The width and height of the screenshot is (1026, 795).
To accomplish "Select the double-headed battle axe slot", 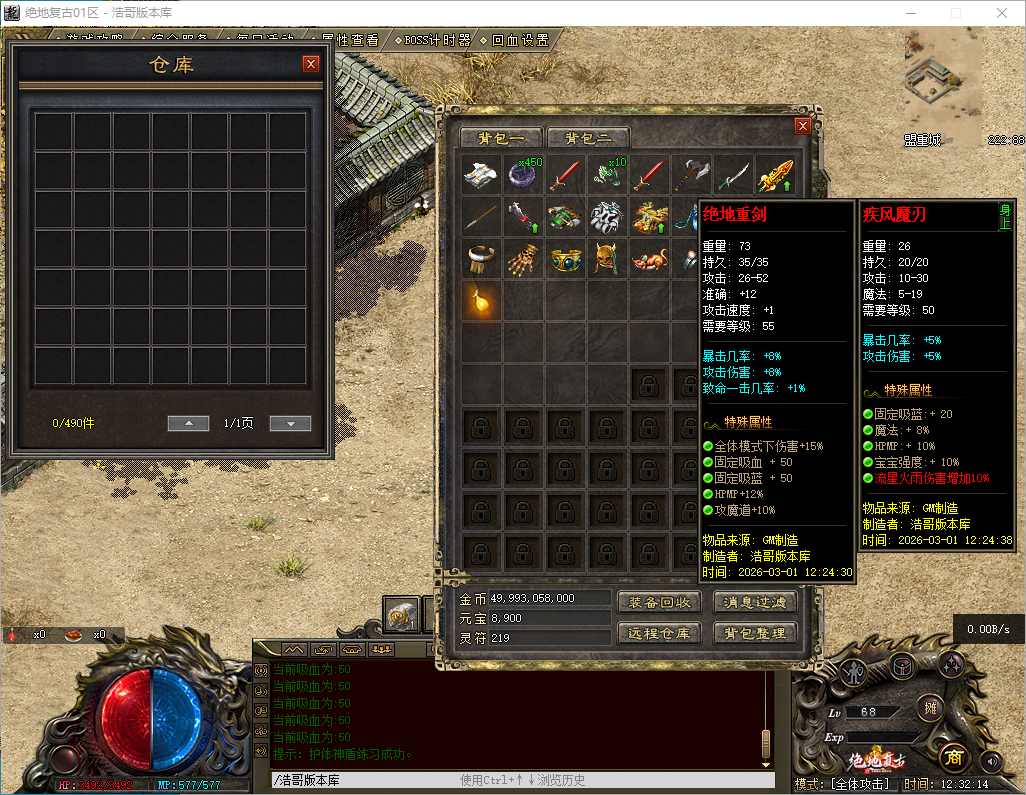I will click(x=691, y=175).
